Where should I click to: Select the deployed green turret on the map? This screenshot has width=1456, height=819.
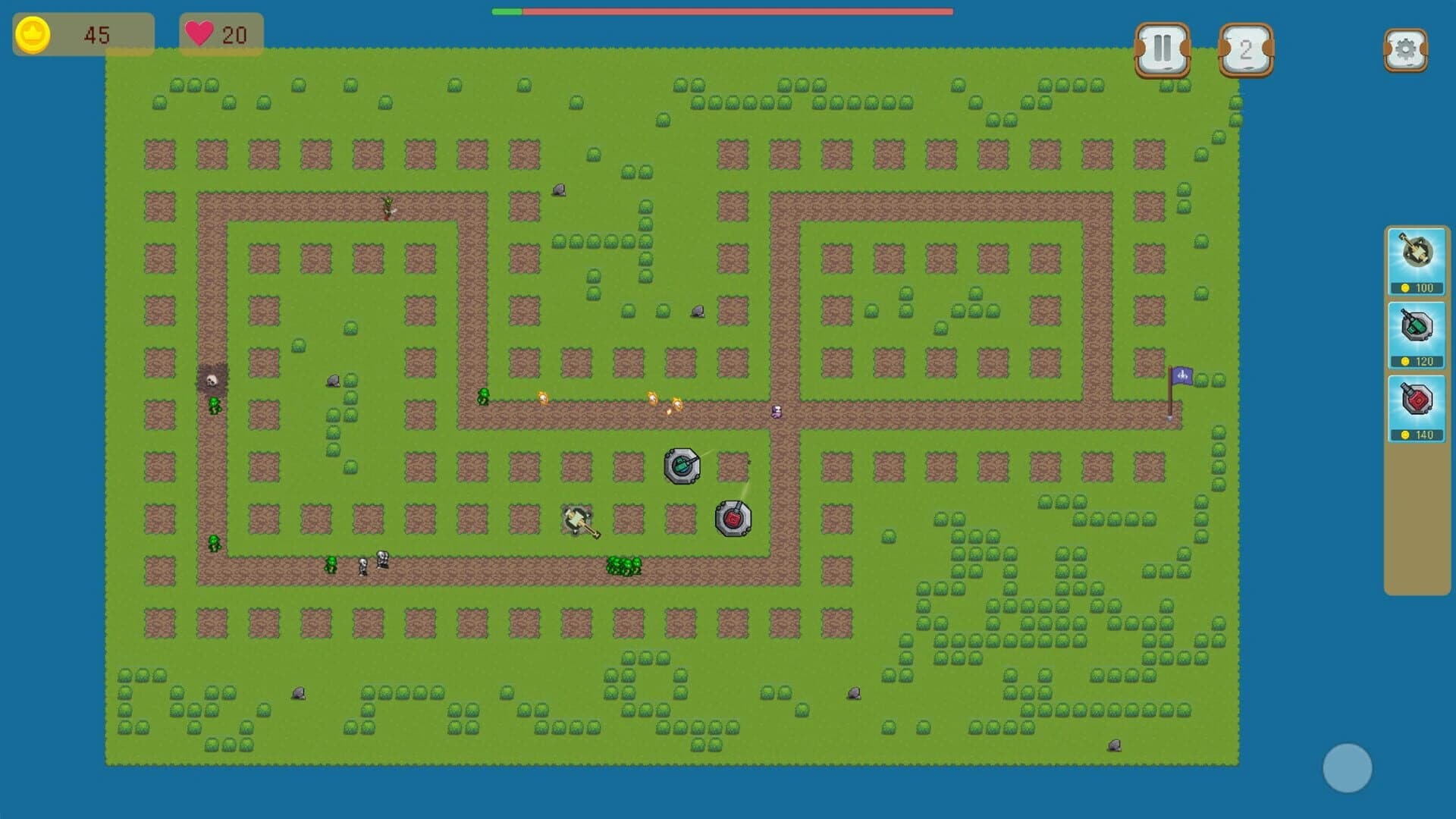pos(682,467)
